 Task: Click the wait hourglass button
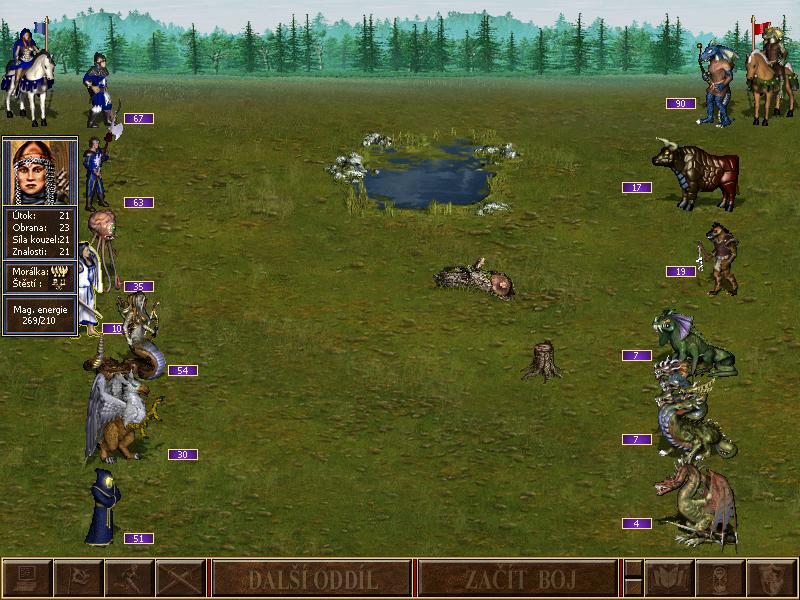click(720, 578)
